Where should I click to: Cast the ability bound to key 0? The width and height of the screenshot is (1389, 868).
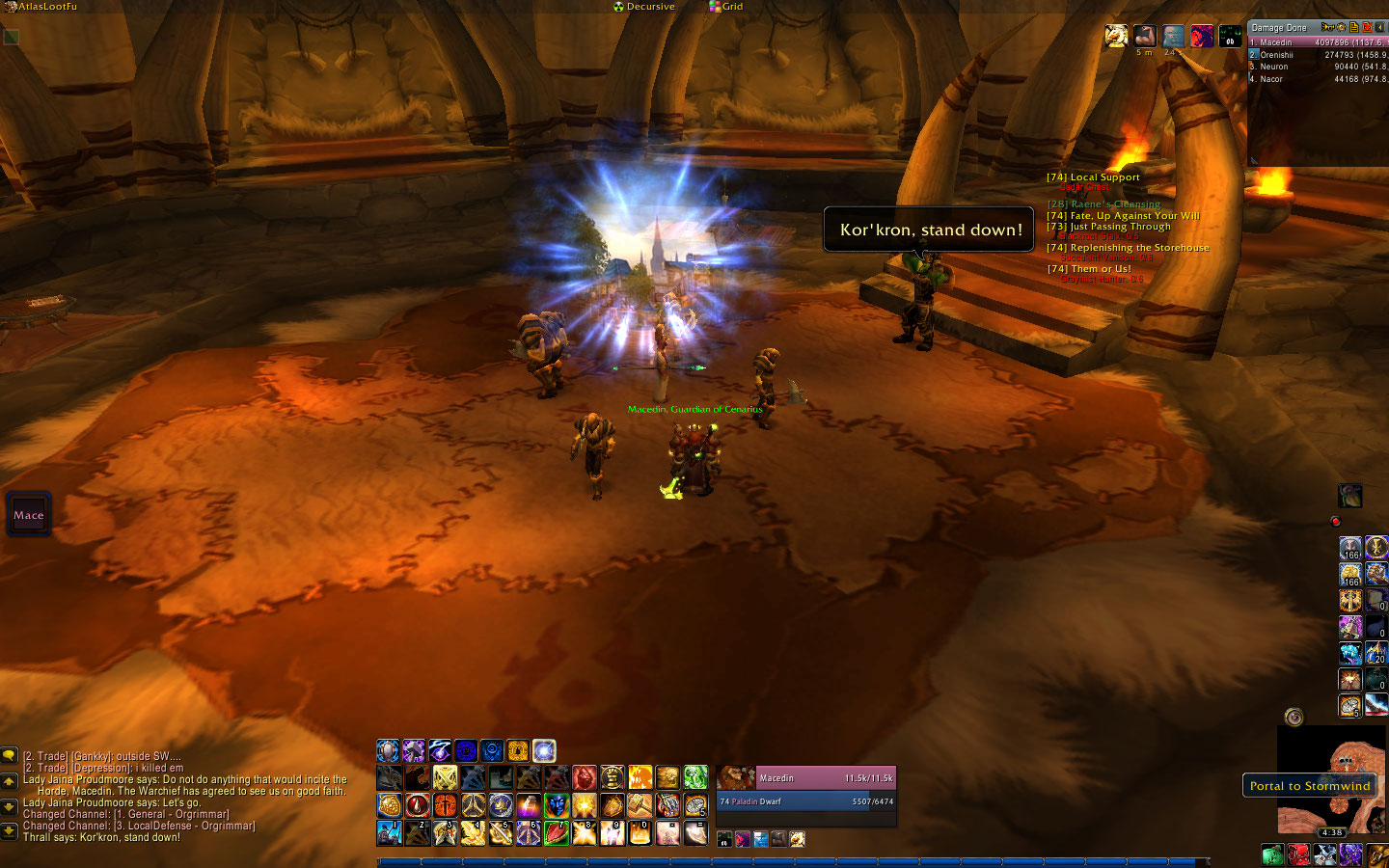pyautogui.click(x=640, y=832)
